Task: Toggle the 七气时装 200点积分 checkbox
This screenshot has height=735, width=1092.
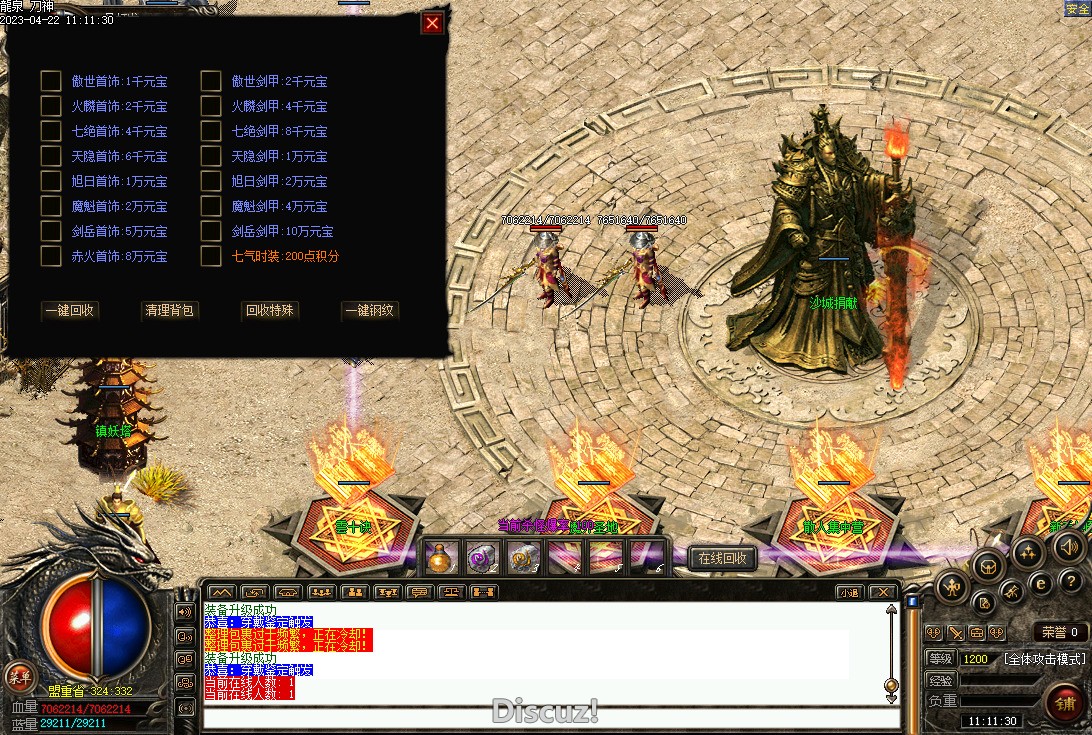Action: [x=211, y=256]
